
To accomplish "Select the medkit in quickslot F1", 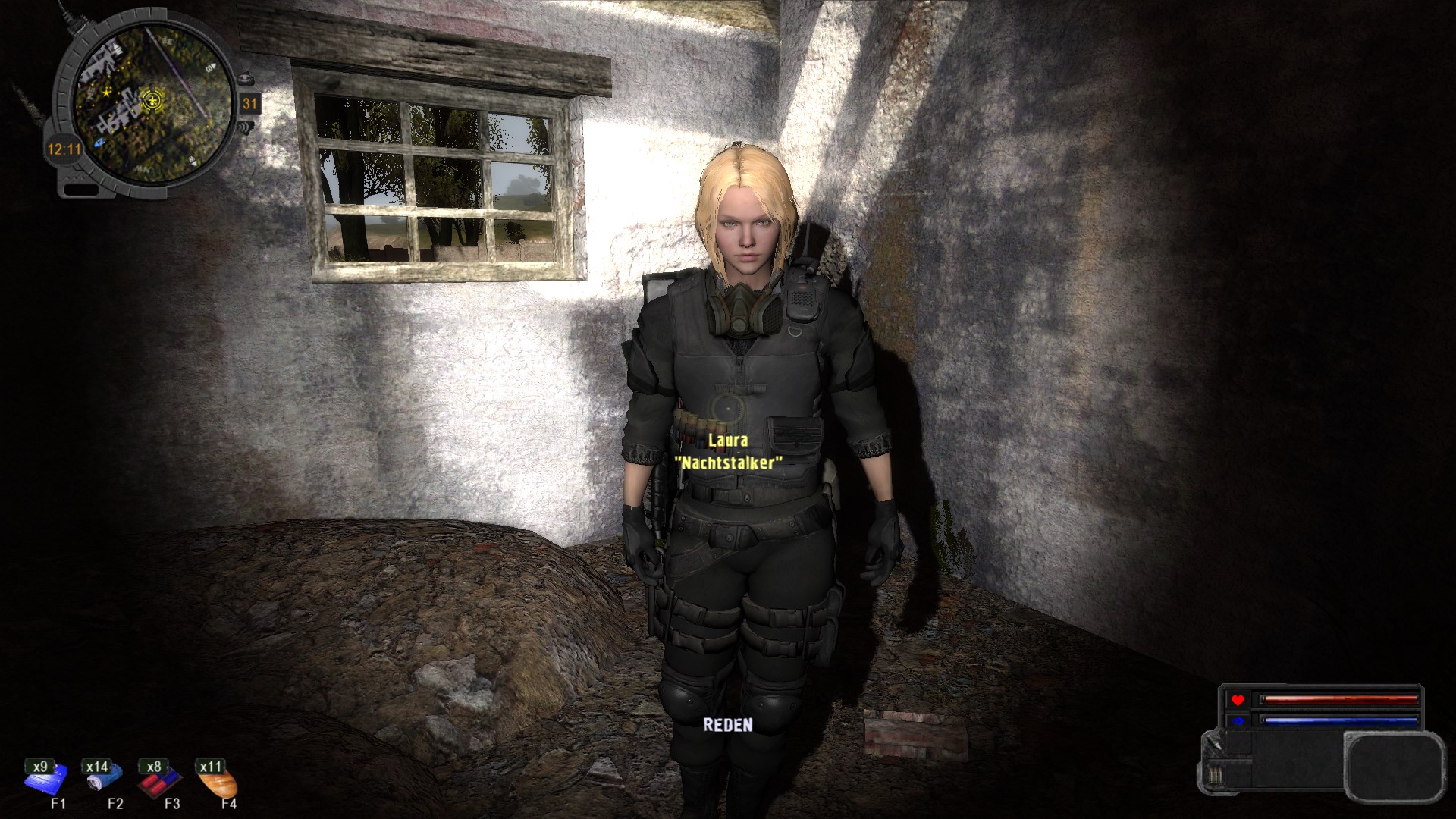I will pyautogui.click(x=47, y=783).
